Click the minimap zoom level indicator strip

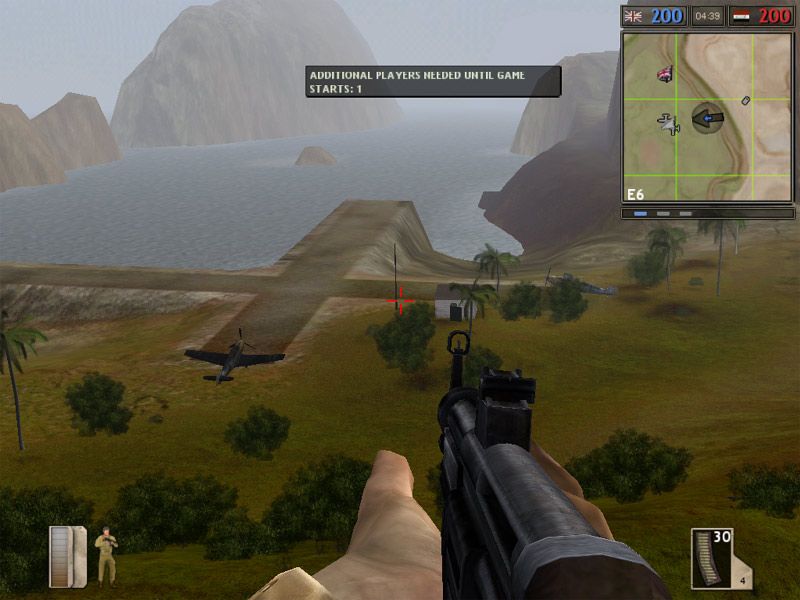[x=662, y=213]
